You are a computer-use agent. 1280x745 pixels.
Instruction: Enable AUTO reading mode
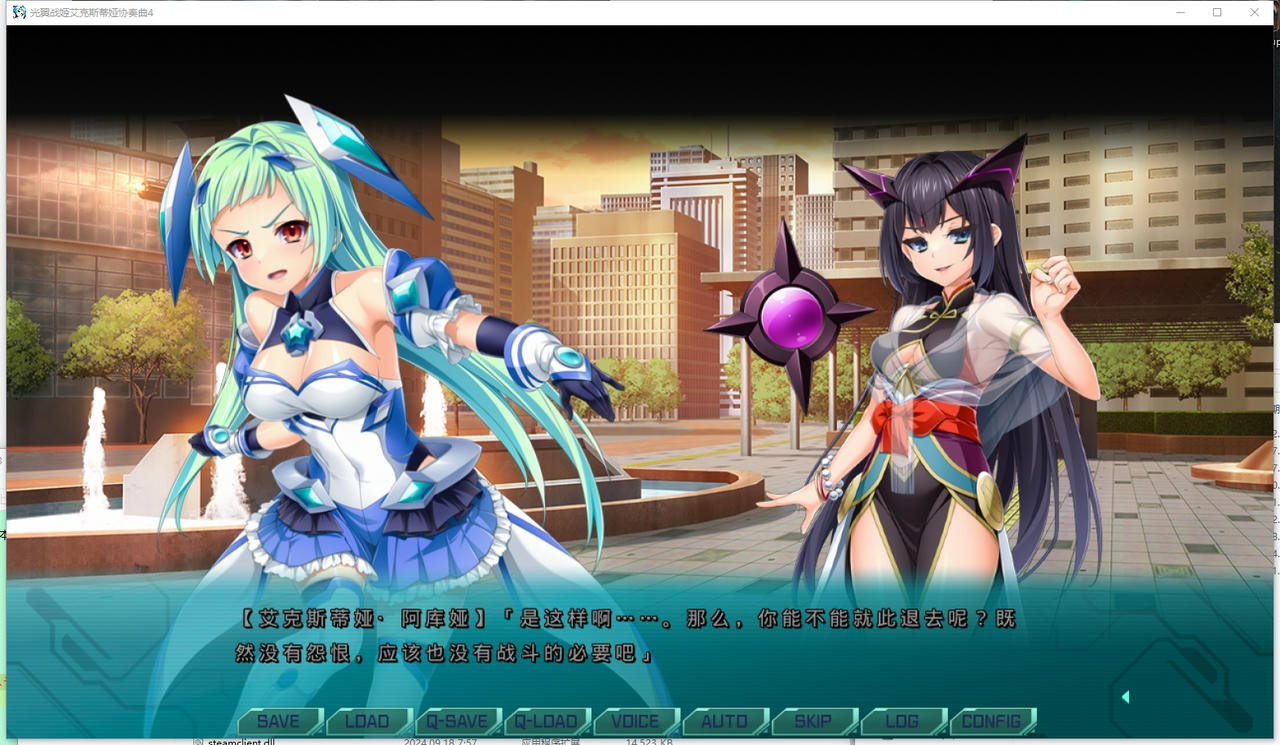pyautogui.click(x=724, y=720)
